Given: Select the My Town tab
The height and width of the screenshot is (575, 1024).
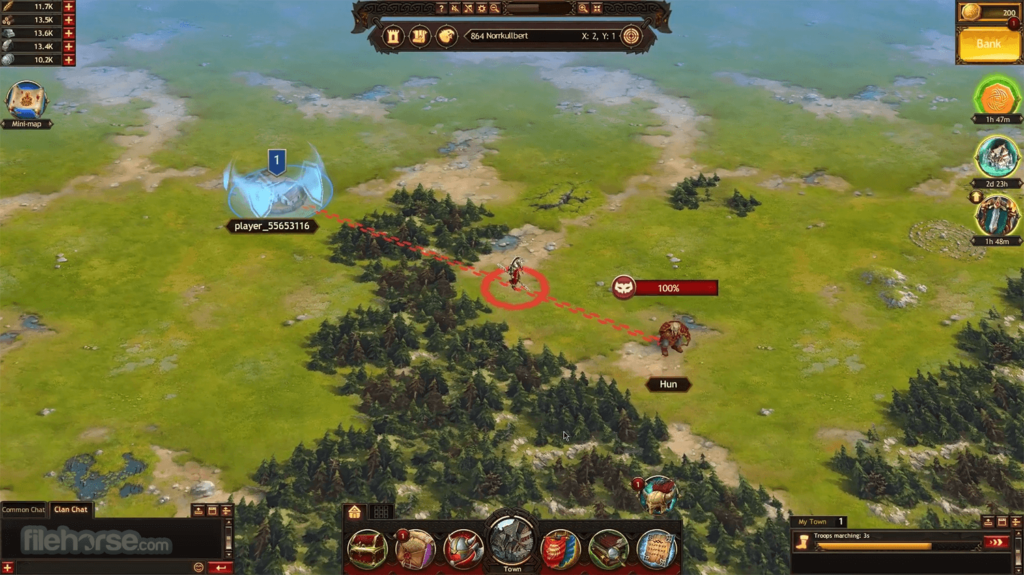Looking at the screenshot, I should pos(811,522).
